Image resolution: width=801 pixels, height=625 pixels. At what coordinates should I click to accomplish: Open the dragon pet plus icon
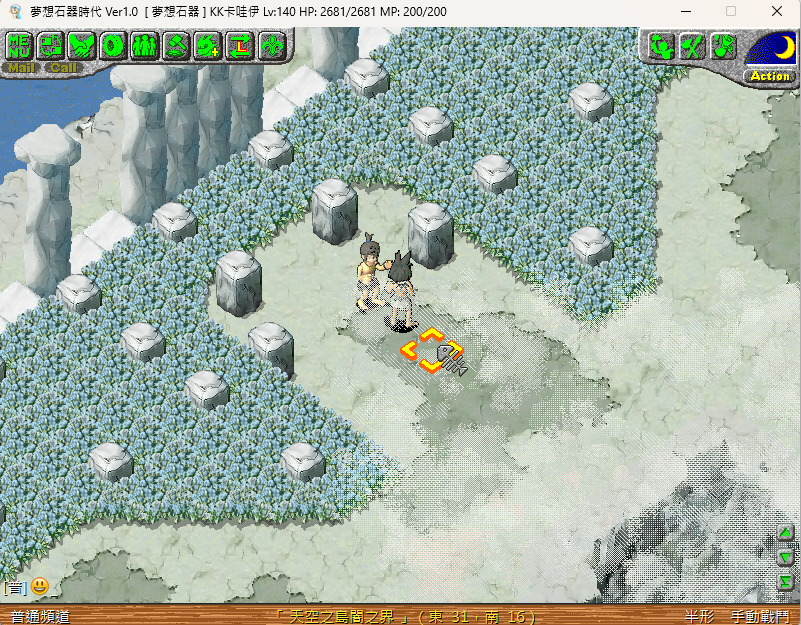click(x=208, y=45)
